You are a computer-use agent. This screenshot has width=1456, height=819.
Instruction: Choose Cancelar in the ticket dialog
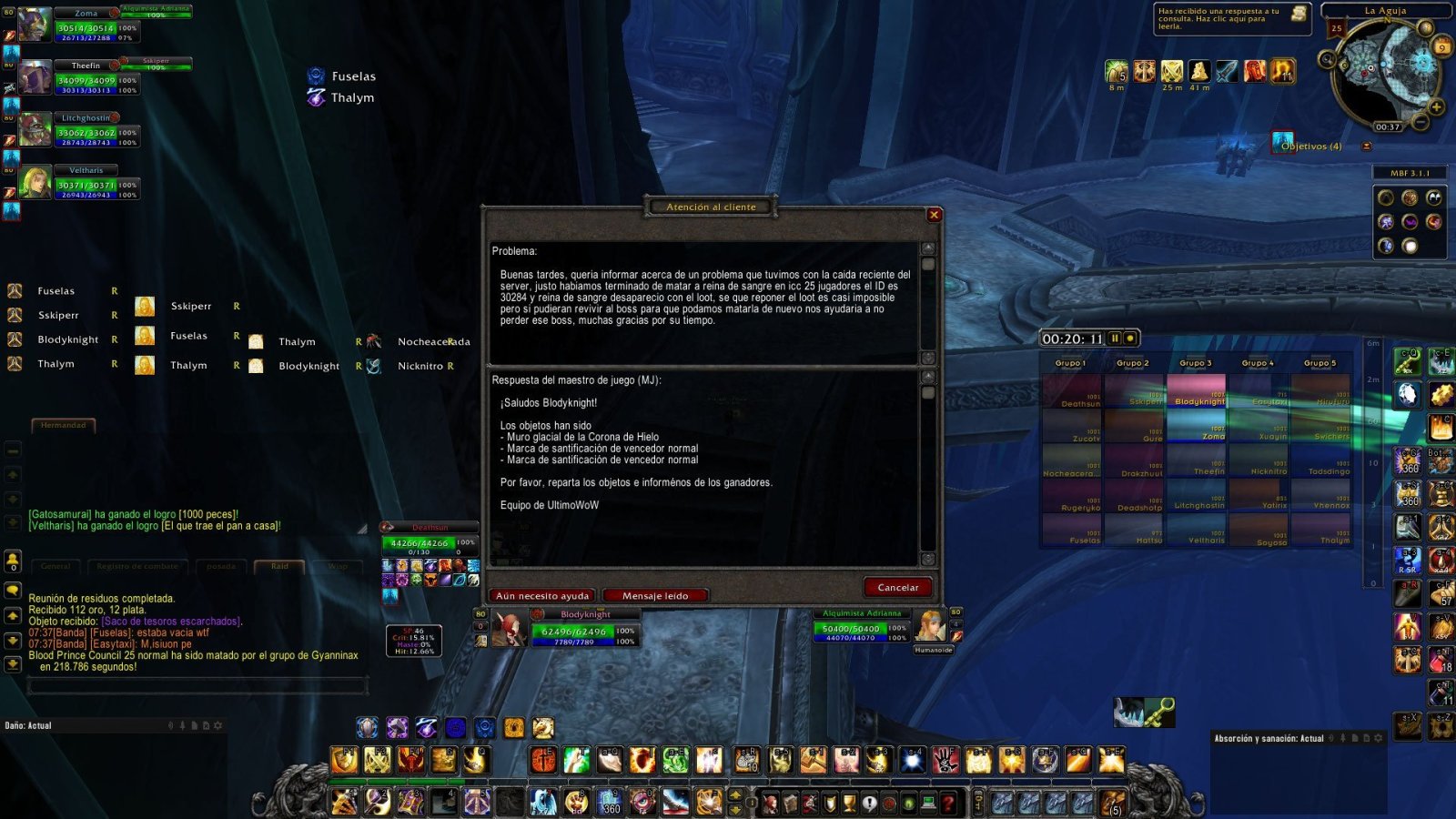point(897,588)
